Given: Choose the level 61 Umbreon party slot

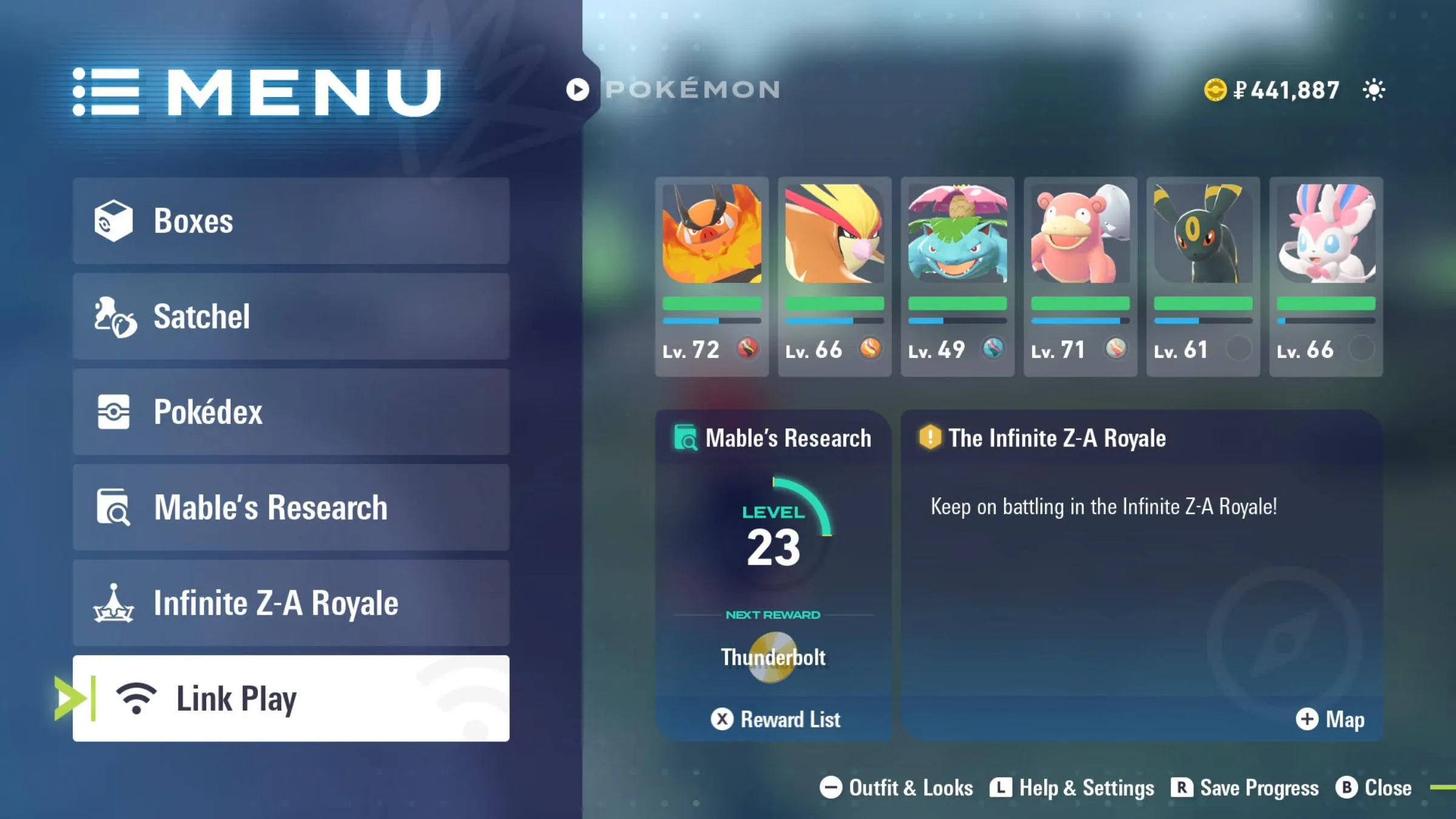Looking at the screenshot, I should point(1203,277).
